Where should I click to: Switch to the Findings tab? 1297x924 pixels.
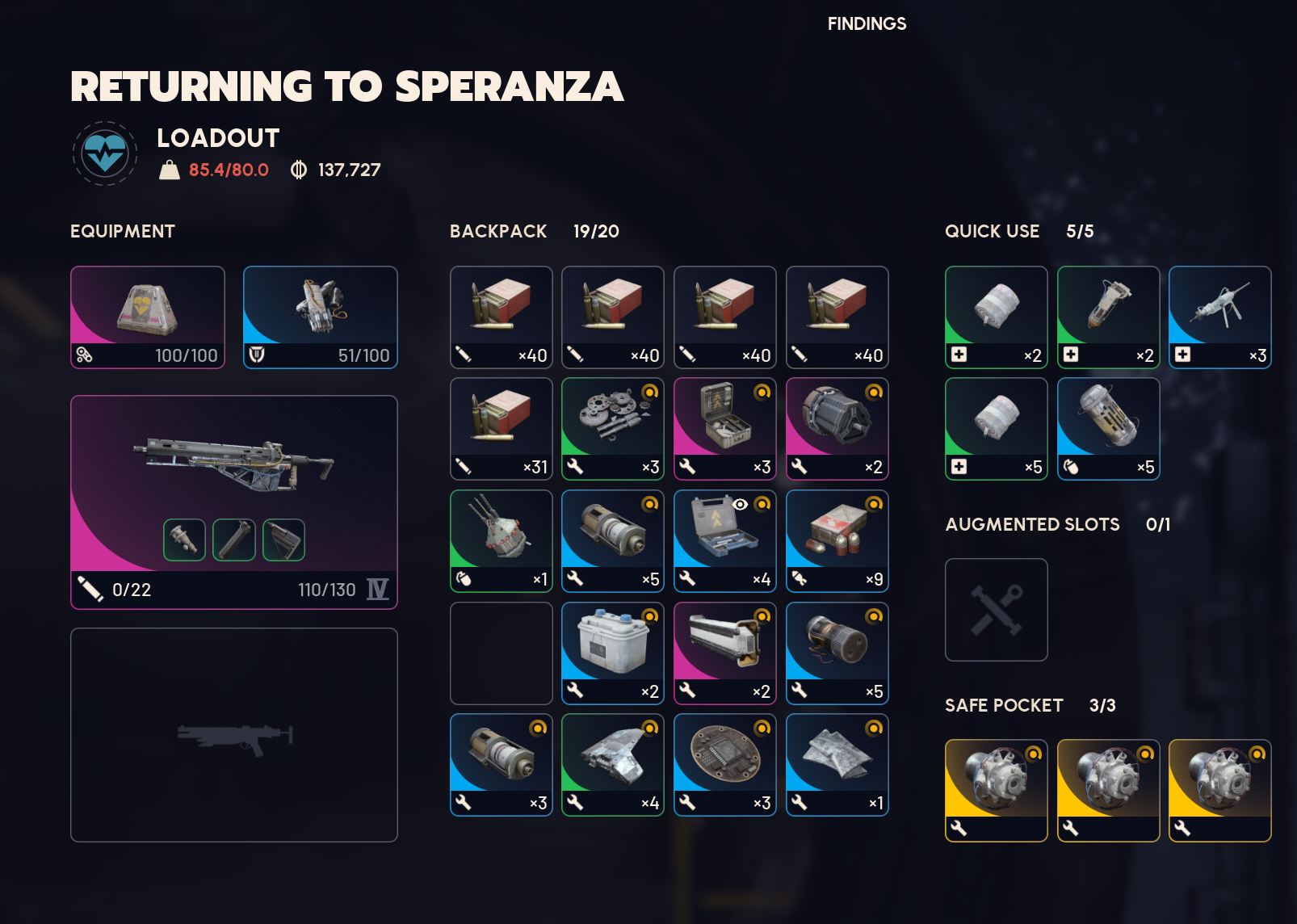click(867, 24)
